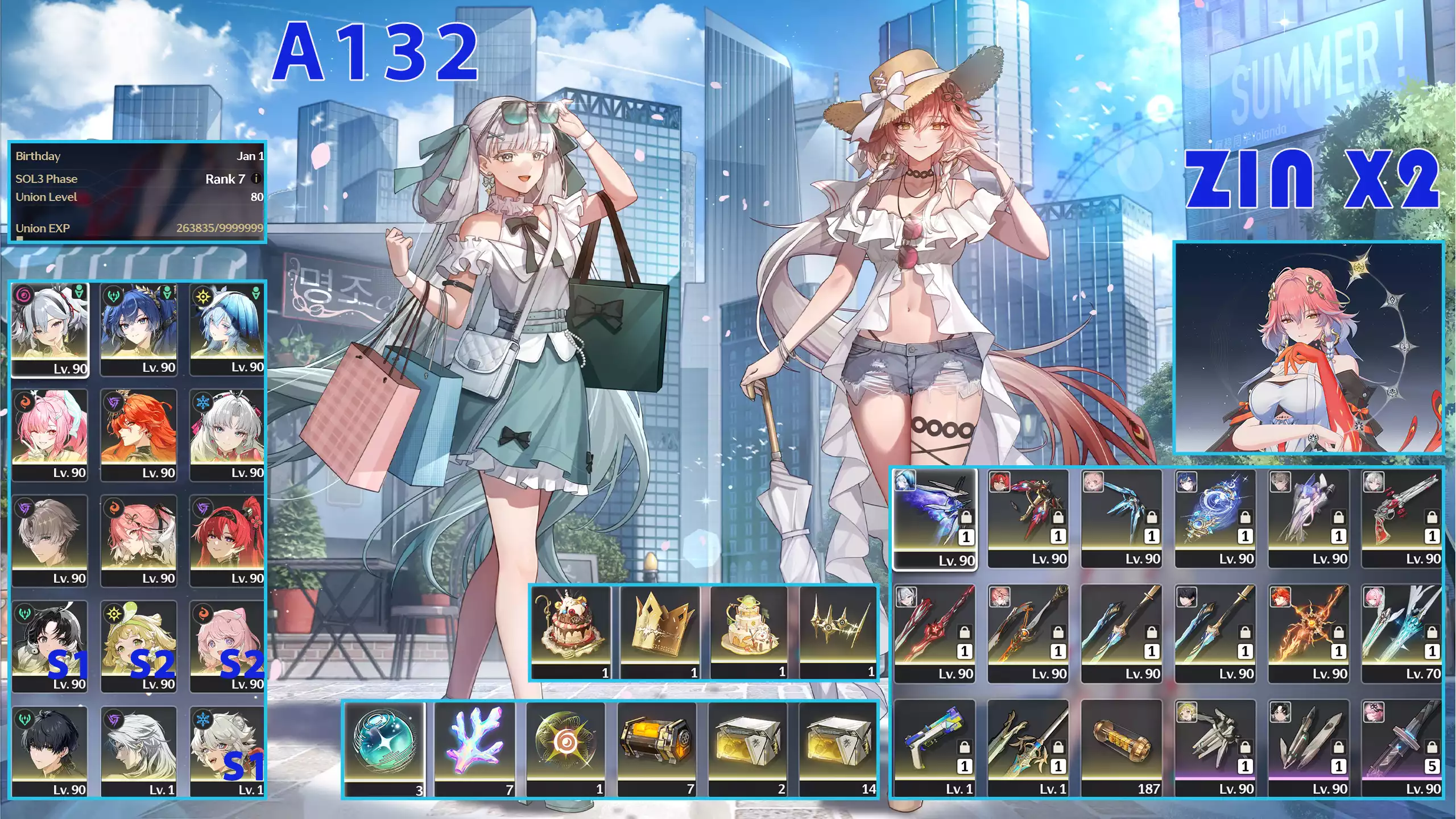This screenshot has width=1456, height=819.
Task: Choose the white and teal pistol at Lv. 1
Action: [934, 748]
